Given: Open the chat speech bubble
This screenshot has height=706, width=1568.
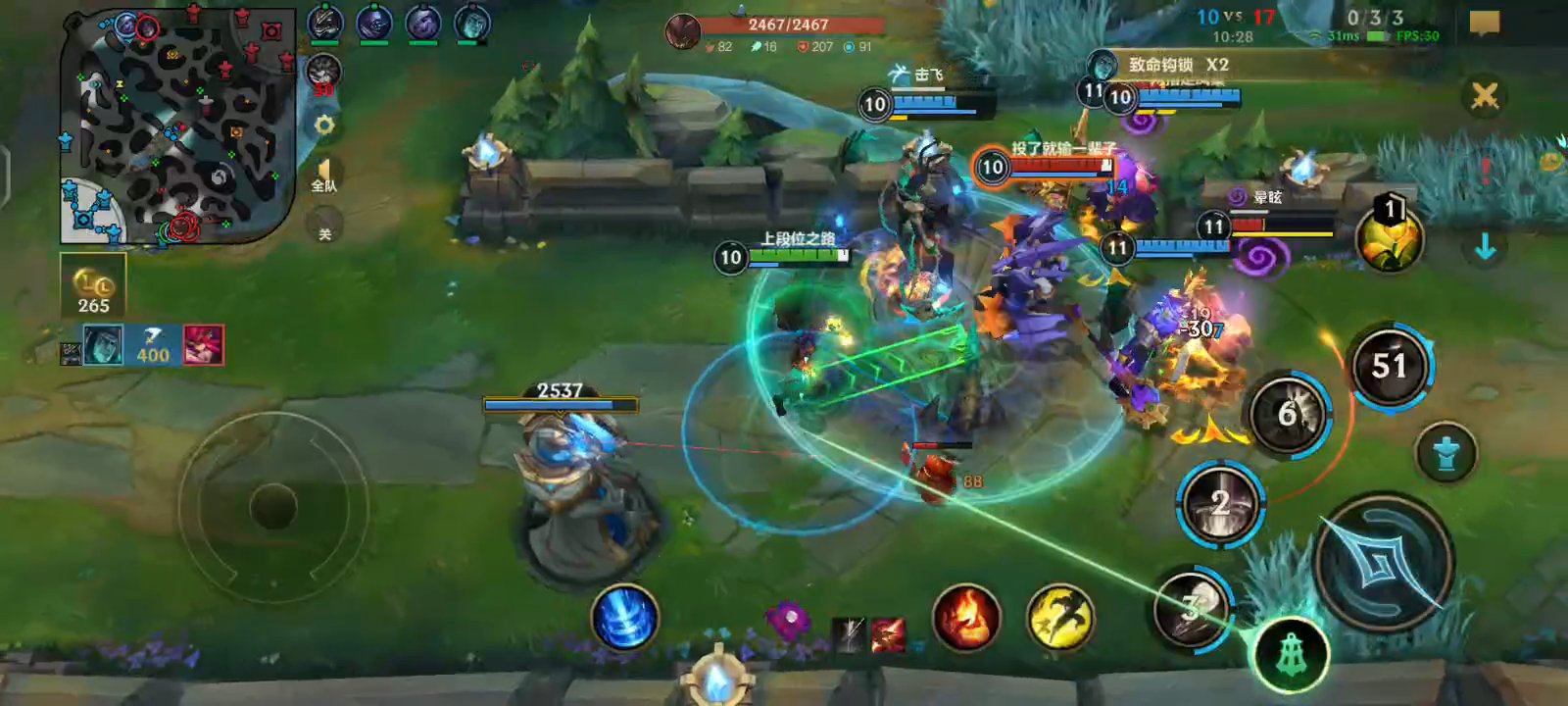Looking at the screenshot, I should click(x=1484, y=23).
